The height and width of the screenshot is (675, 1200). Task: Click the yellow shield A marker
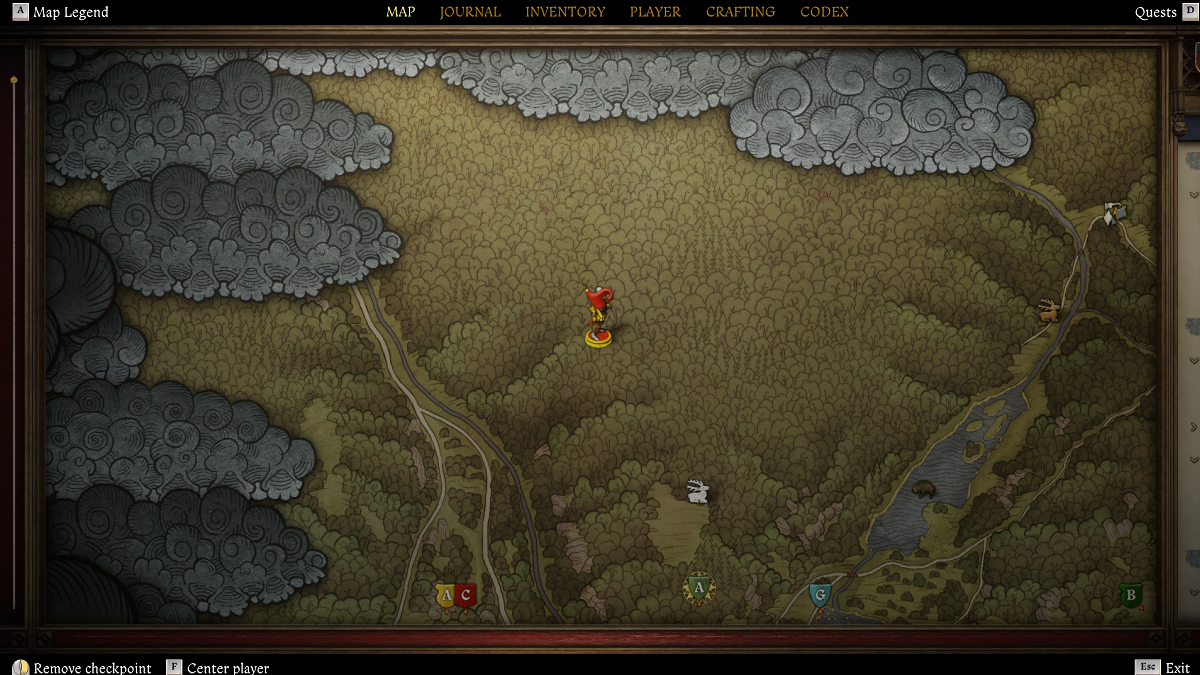click(446, 596)
